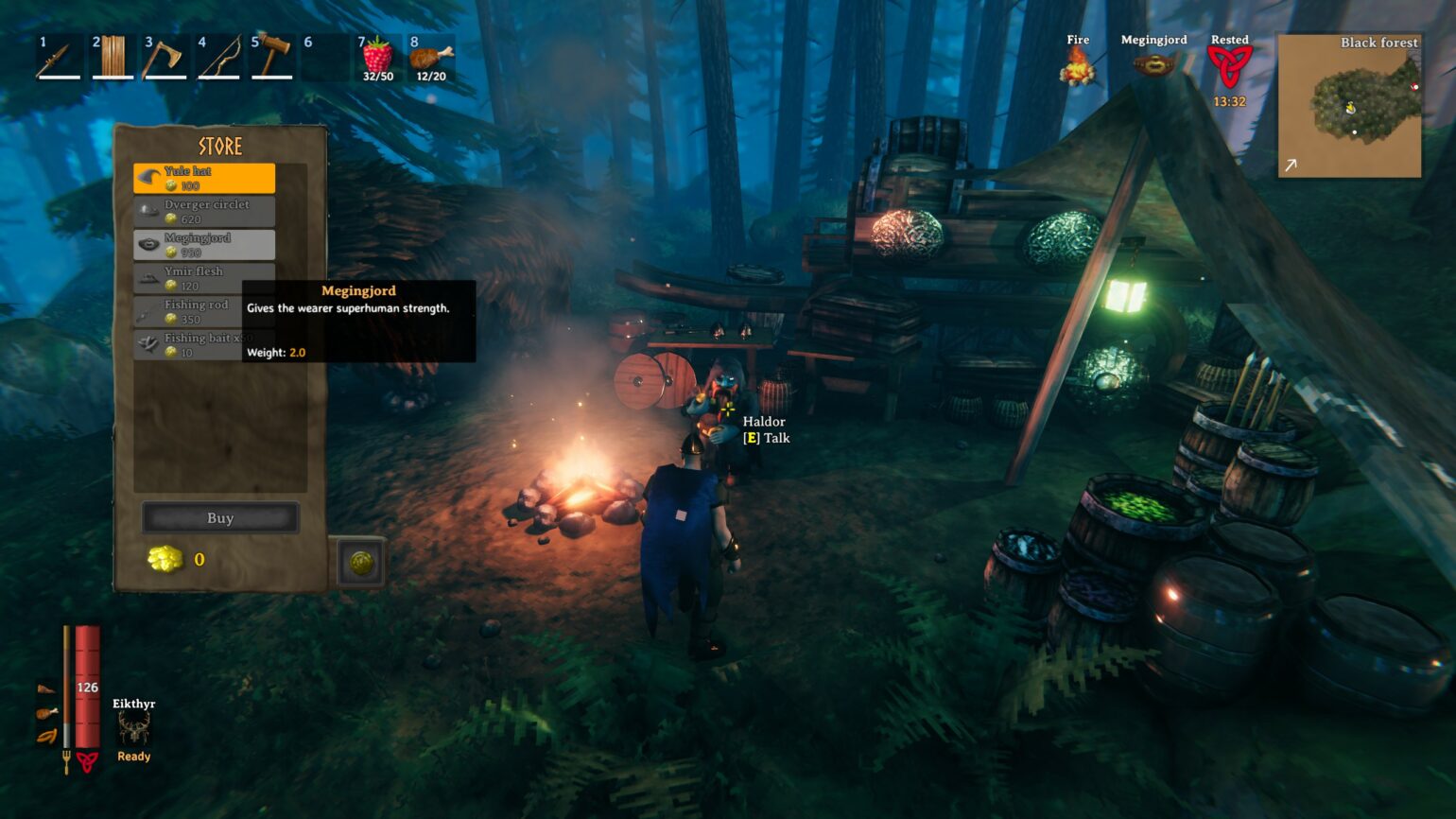Image resolution: width=1456 pixels, height=819 pixels.
Task: Select the Fishing rod store item
Action: pos(203,311)
